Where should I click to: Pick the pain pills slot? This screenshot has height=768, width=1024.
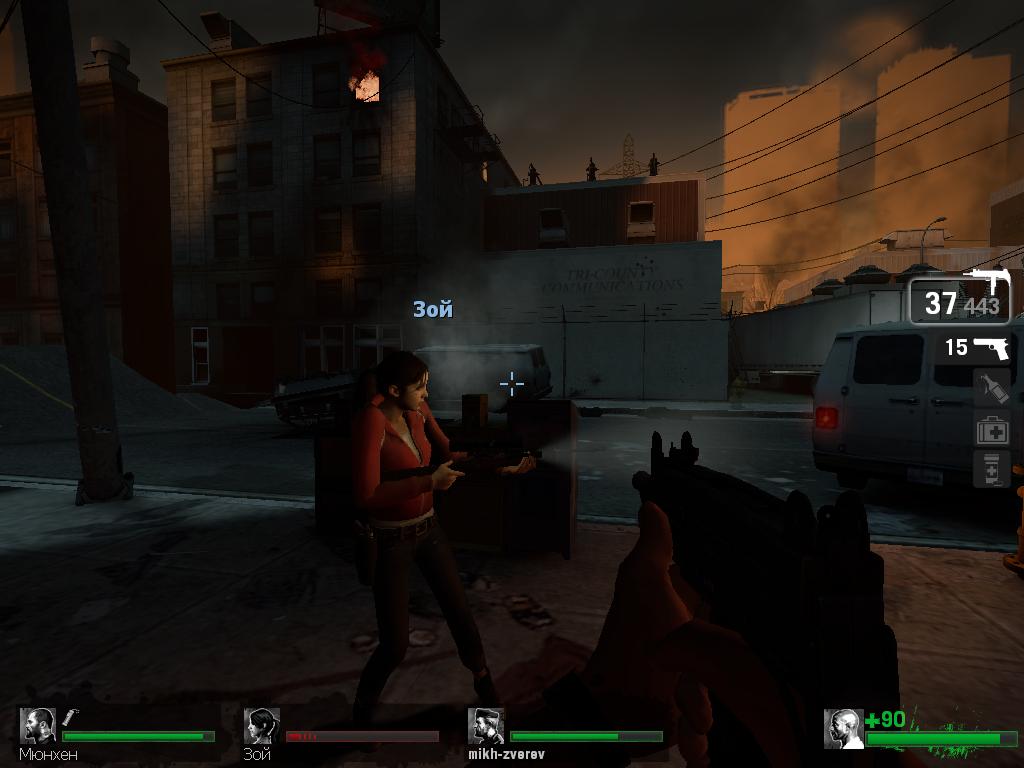tap(992, 469)
